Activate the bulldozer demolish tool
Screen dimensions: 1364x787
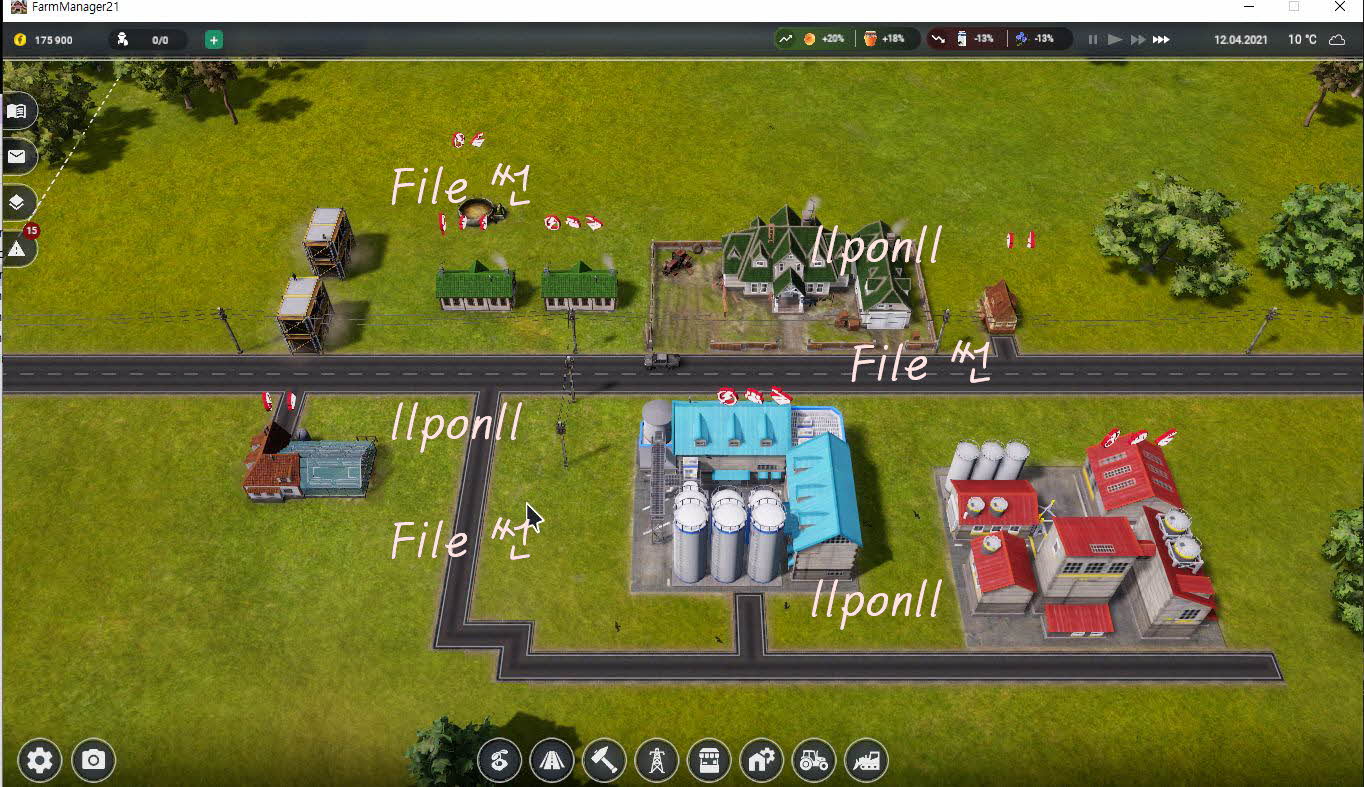point(866,761)
